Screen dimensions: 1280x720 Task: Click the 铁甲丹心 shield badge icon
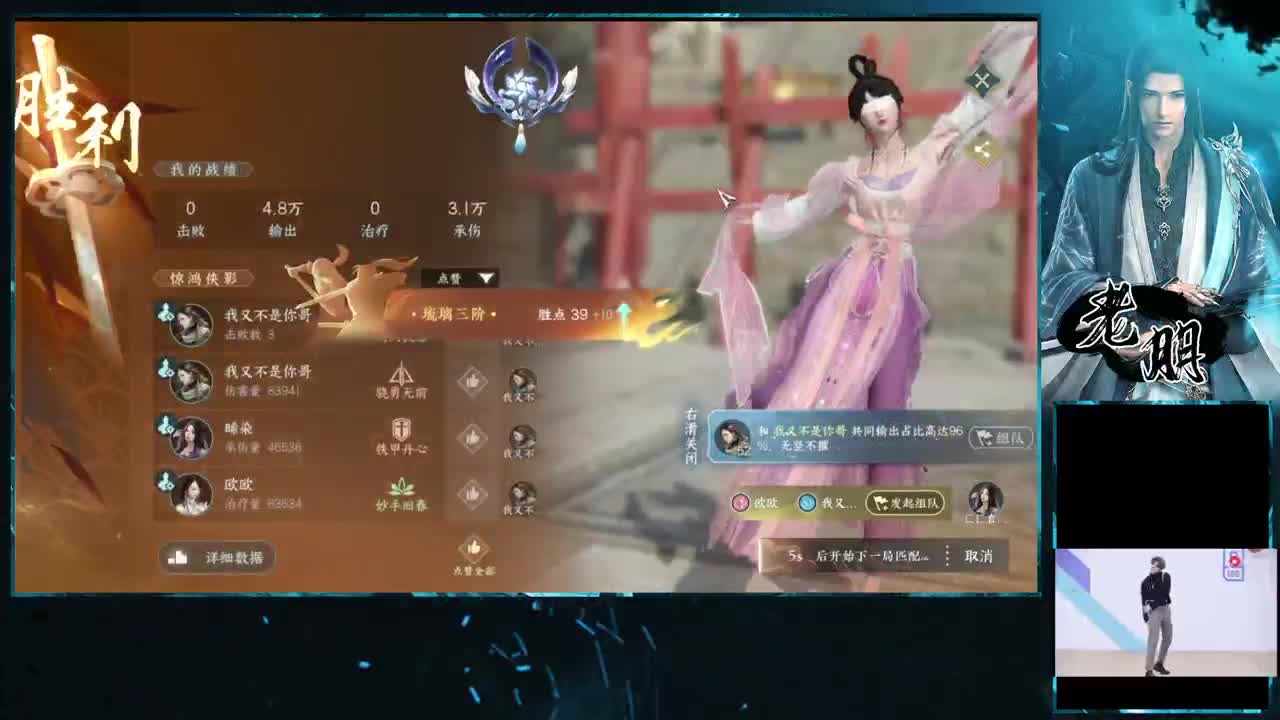pos(400,428)
